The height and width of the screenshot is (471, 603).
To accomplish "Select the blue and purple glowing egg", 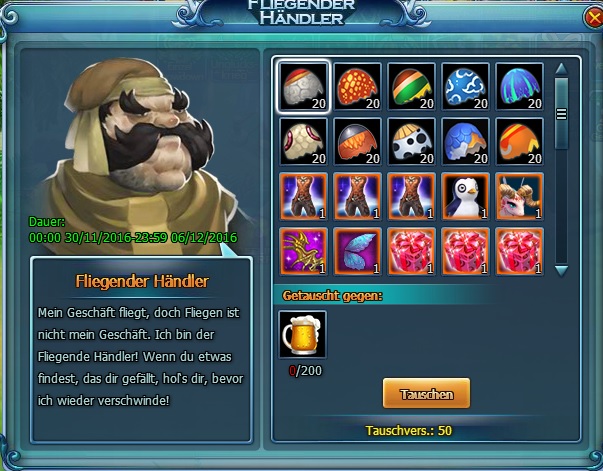I will (x=519, y=87).
